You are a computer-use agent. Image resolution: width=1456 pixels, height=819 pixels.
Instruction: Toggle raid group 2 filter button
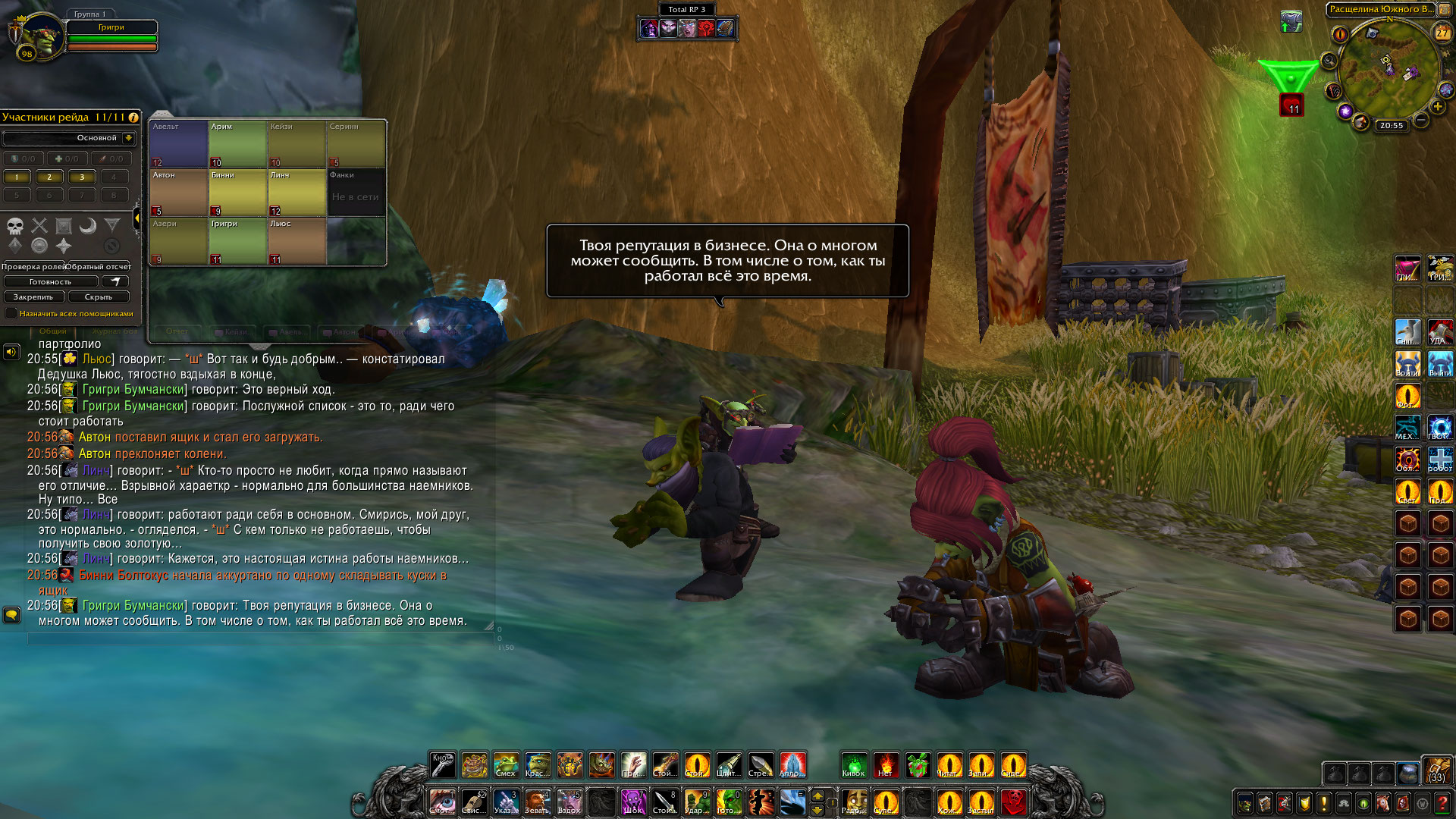49,177
